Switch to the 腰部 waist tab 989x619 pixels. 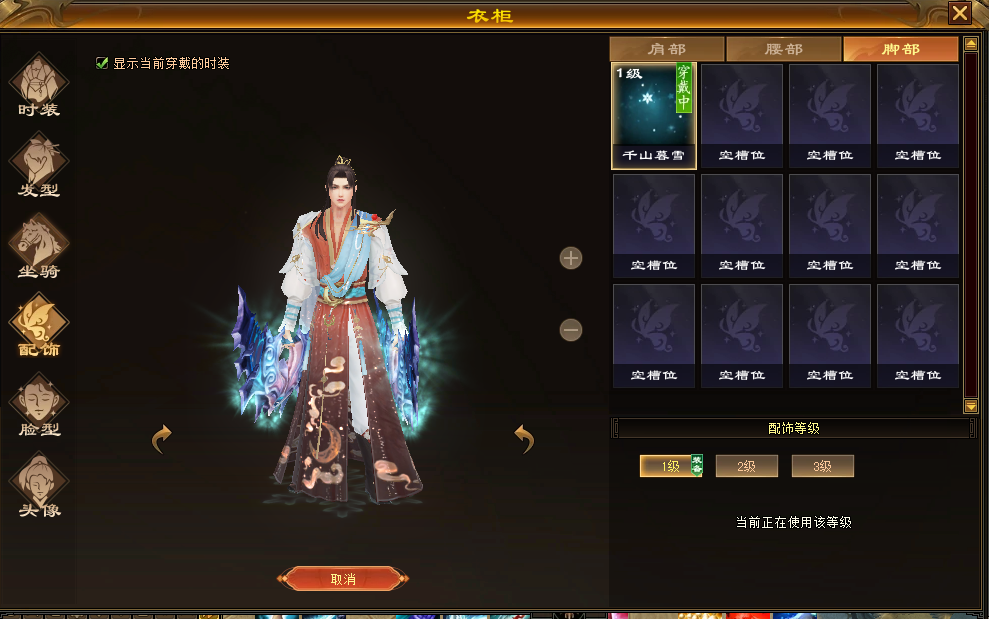point(783,49)
